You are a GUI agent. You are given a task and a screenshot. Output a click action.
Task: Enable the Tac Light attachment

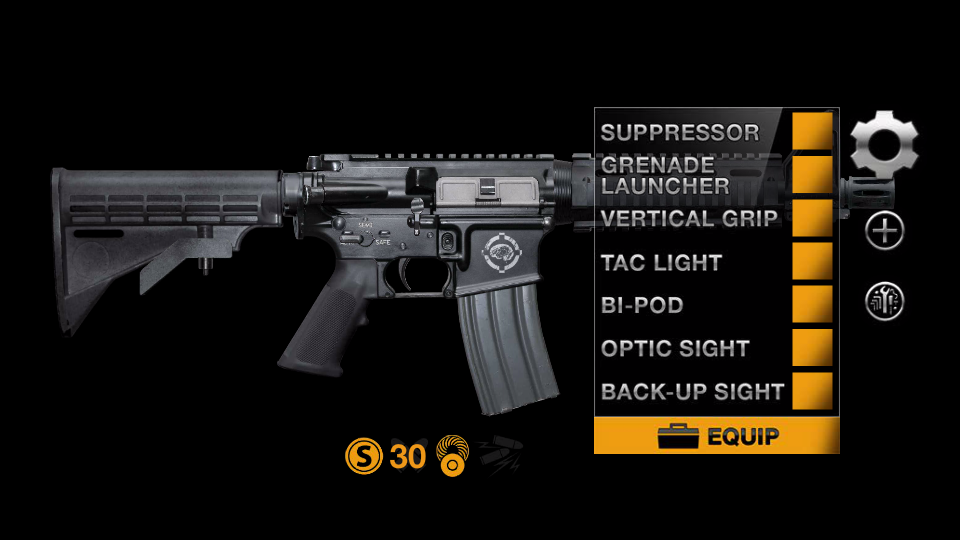(x=812, y=262)
